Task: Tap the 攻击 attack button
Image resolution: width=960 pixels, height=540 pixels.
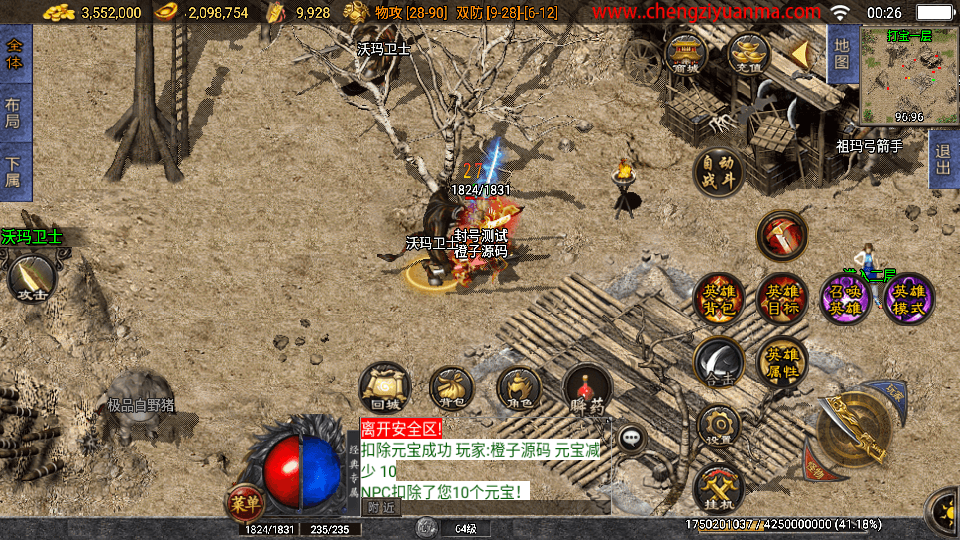Action: point(32,280)
